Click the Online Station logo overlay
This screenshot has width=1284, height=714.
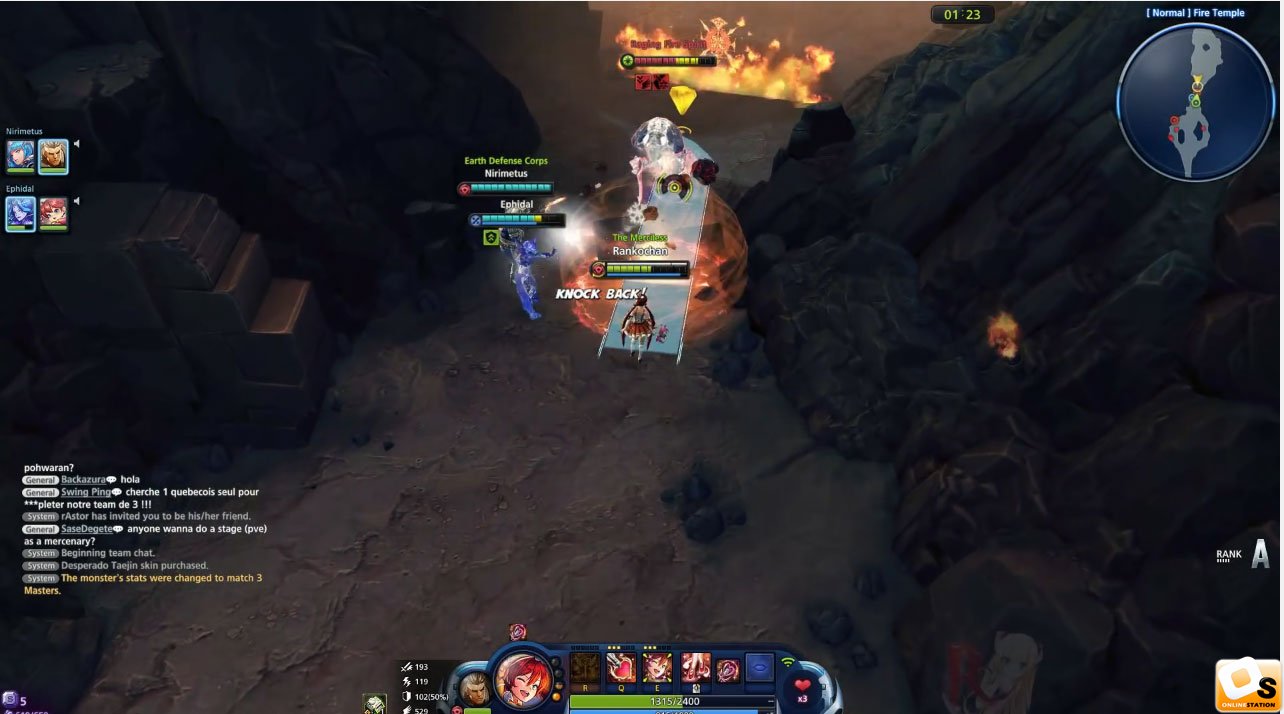tap(1248, 685)
